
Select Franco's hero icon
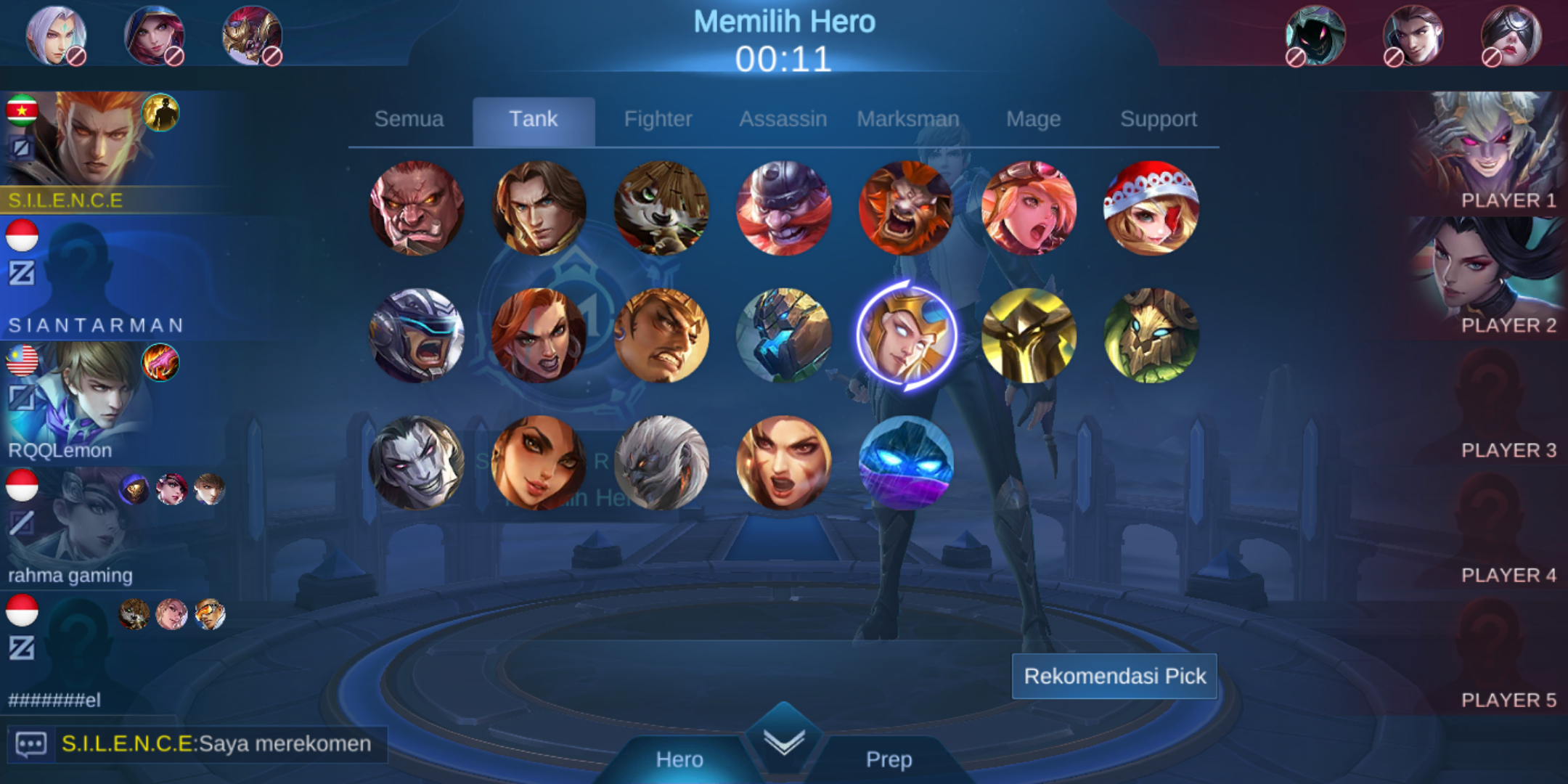click(784, 210)
